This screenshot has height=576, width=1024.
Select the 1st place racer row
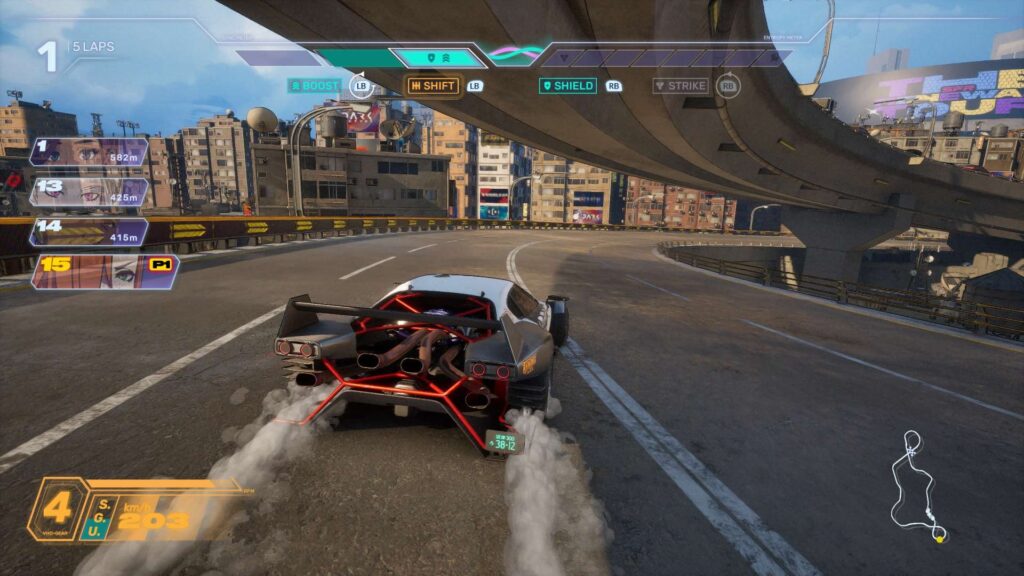pyautogui.click(x=89, y=152)
